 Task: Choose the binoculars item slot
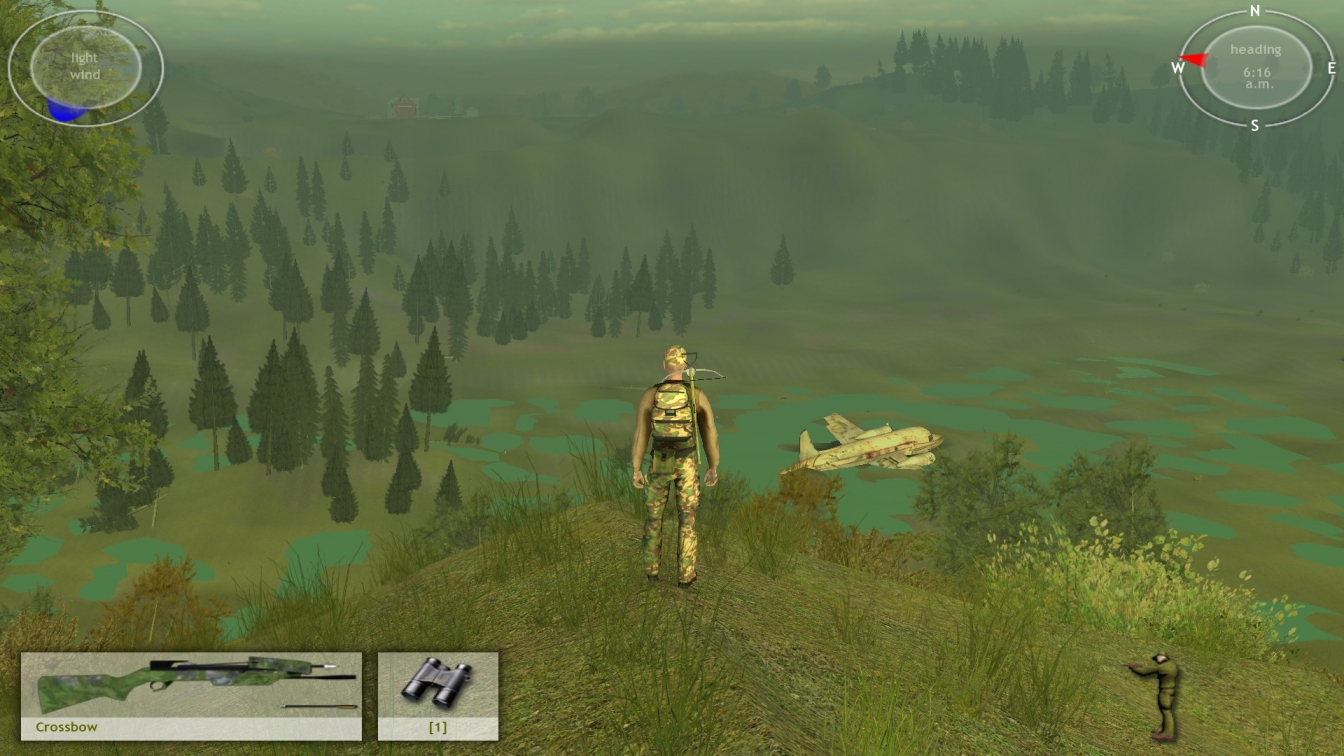pos(437,695)
